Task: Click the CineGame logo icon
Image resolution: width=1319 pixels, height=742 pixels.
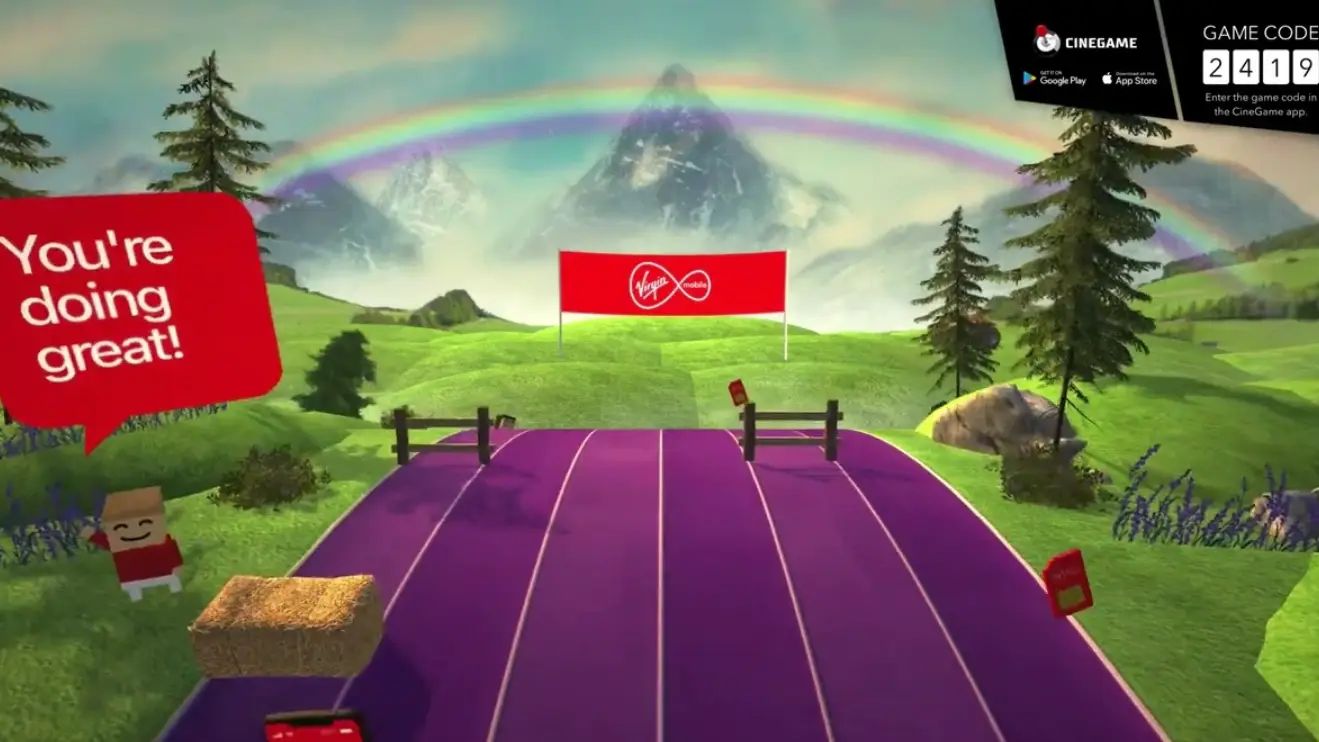Action: pos(1049,42)
